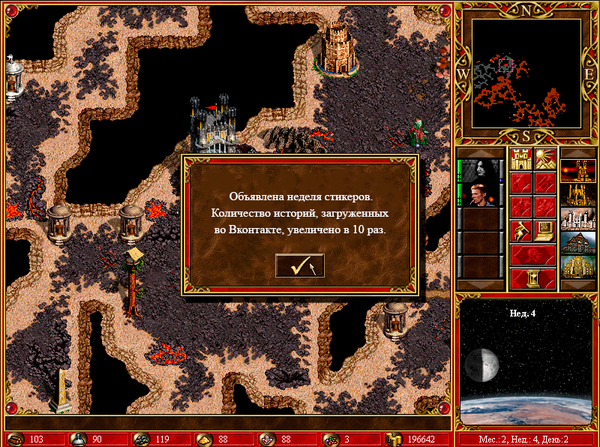This screenshot has height=447, width=600.
Task: Pick the town with the brown wooden roof
Action: (578, 243)
